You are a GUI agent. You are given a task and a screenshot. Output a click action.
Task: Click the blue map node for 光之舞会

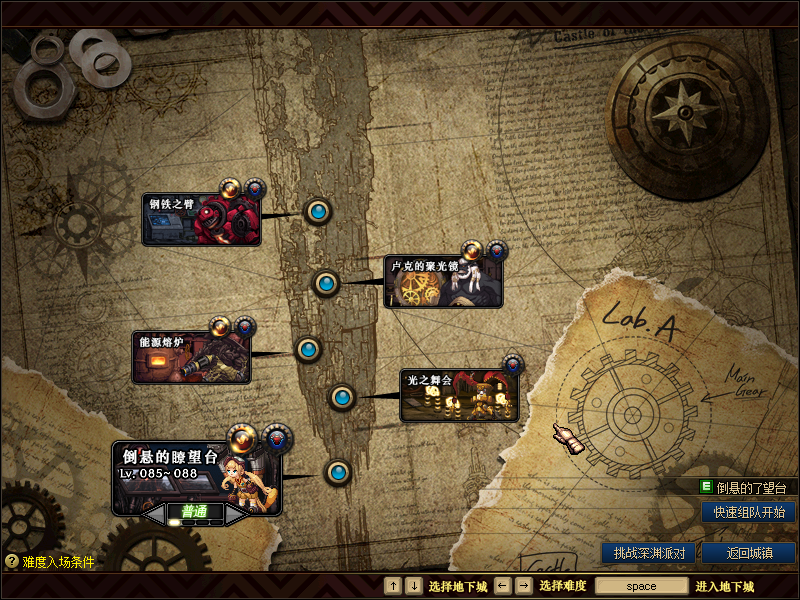[x=343, y=397]
